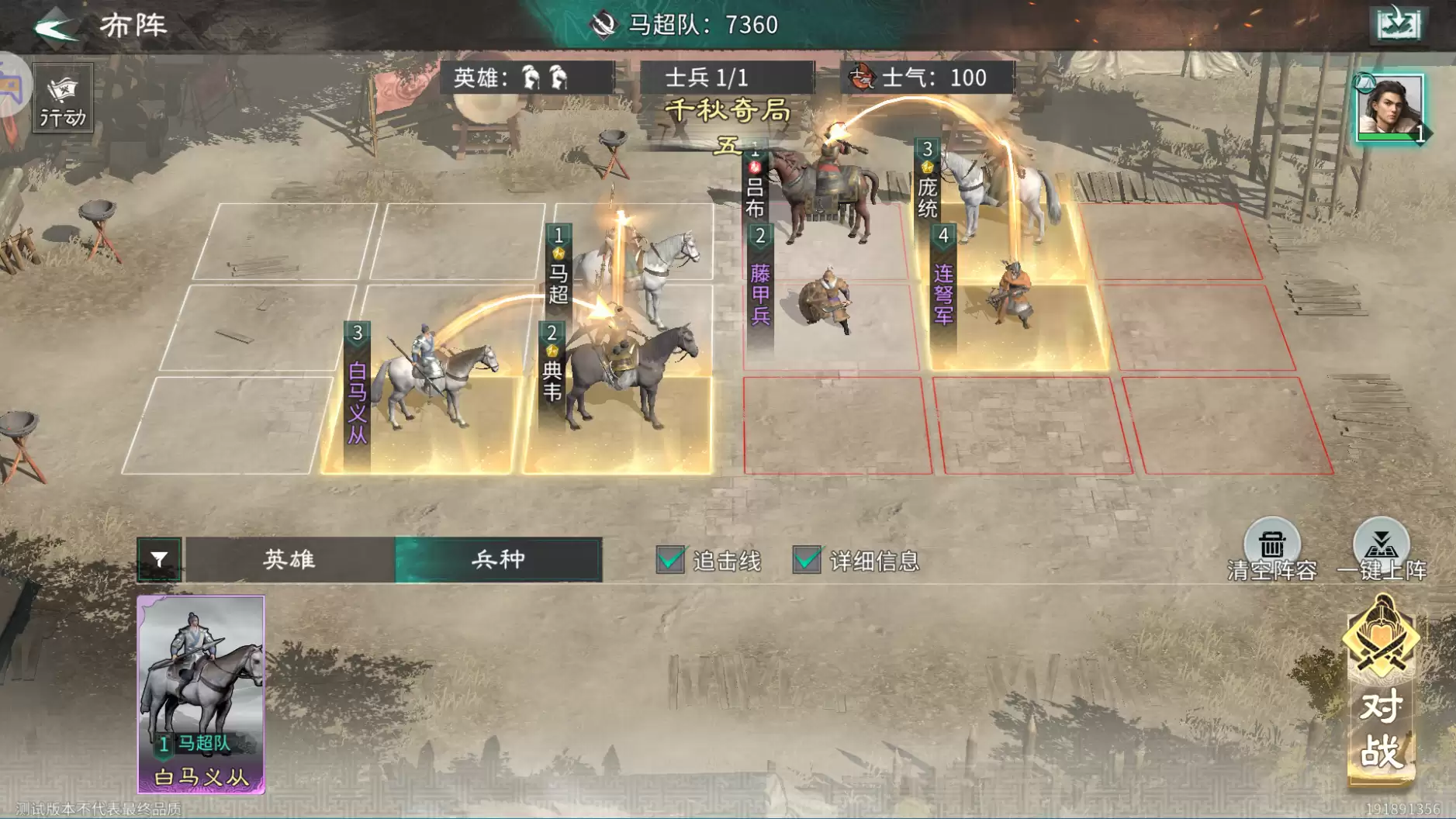Tap the 士气 morale icon in the status bar

862,78
